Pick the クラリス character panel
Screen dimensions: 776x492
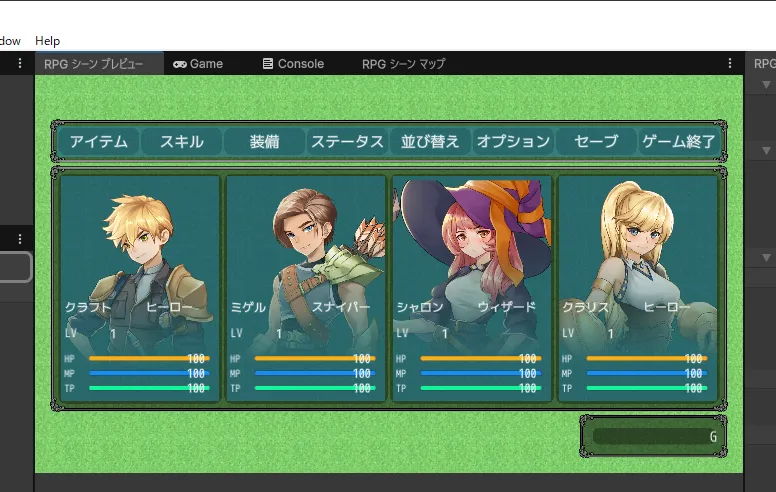638,288
